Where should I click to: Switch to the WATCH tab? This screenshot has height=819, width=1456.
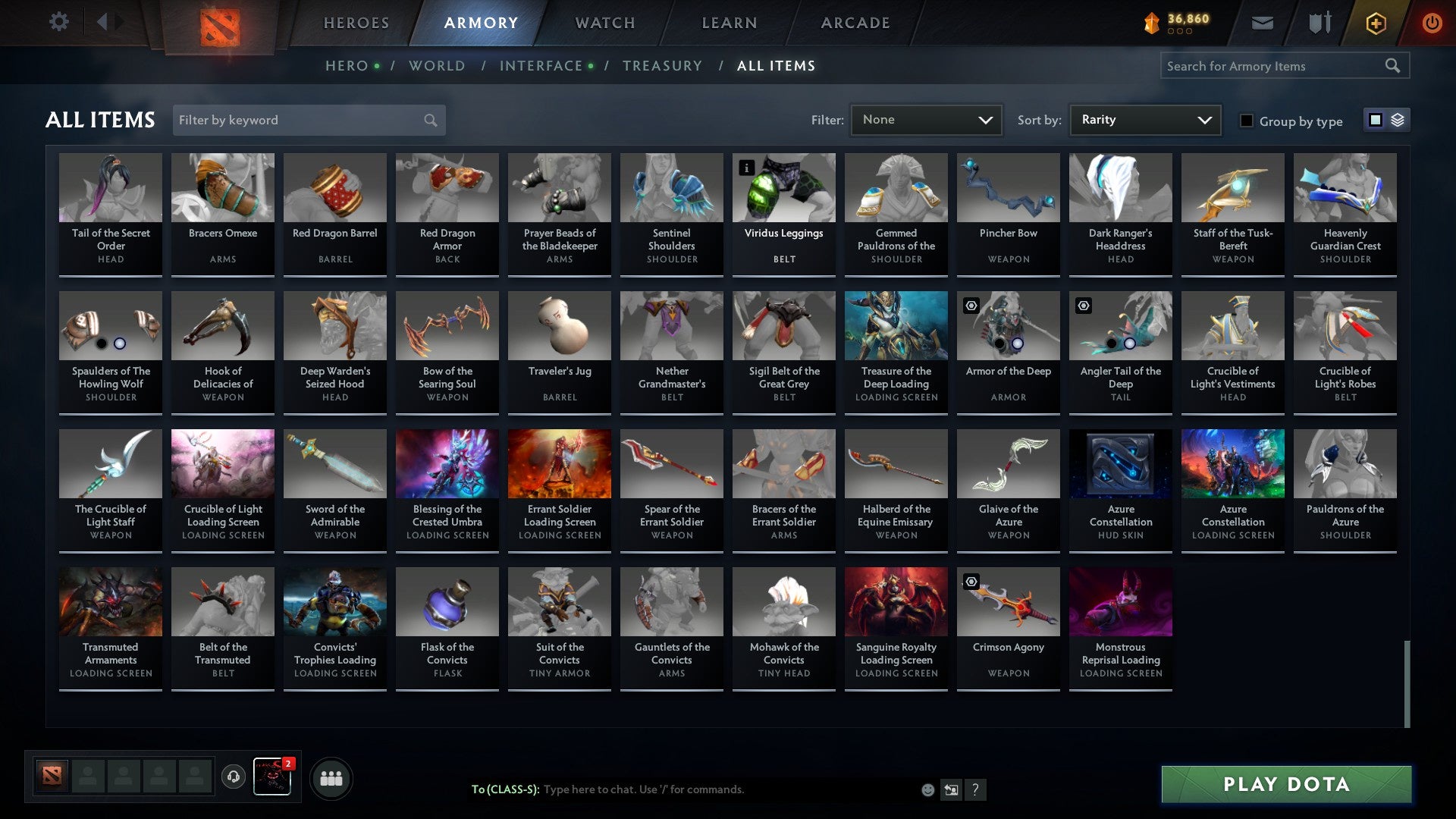coord(605,23)
